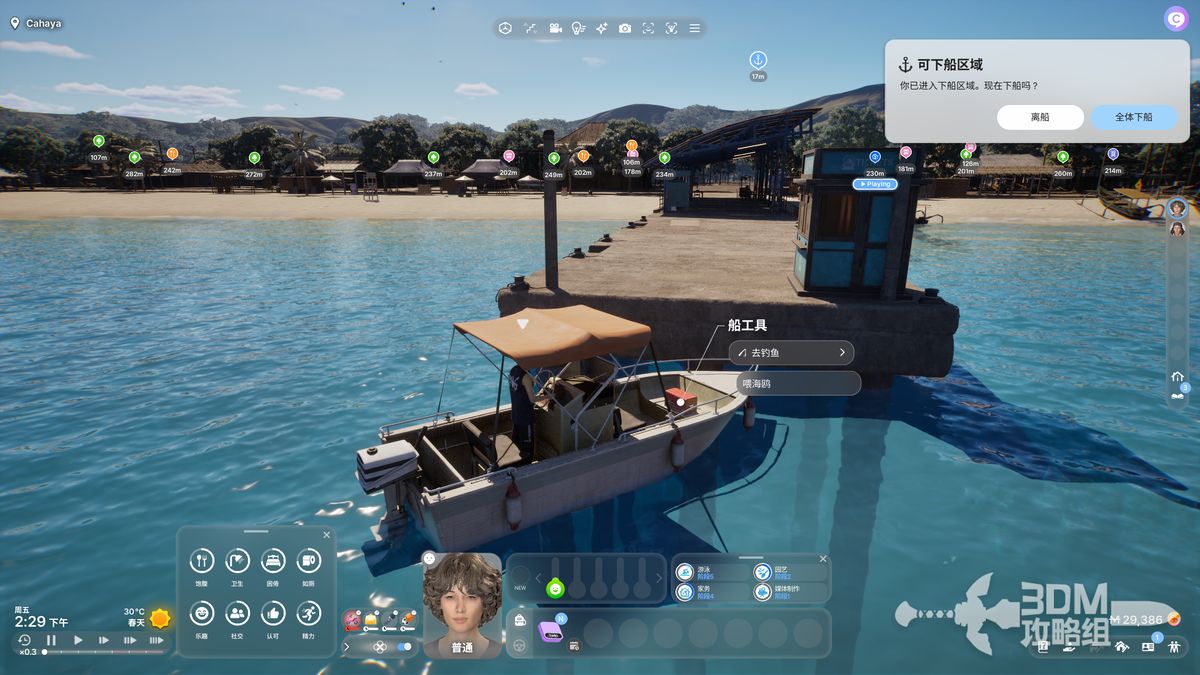This screenshot has height=675, width=1200.
Task: Click the video camera icon
Action: click(x=554, y=28)
